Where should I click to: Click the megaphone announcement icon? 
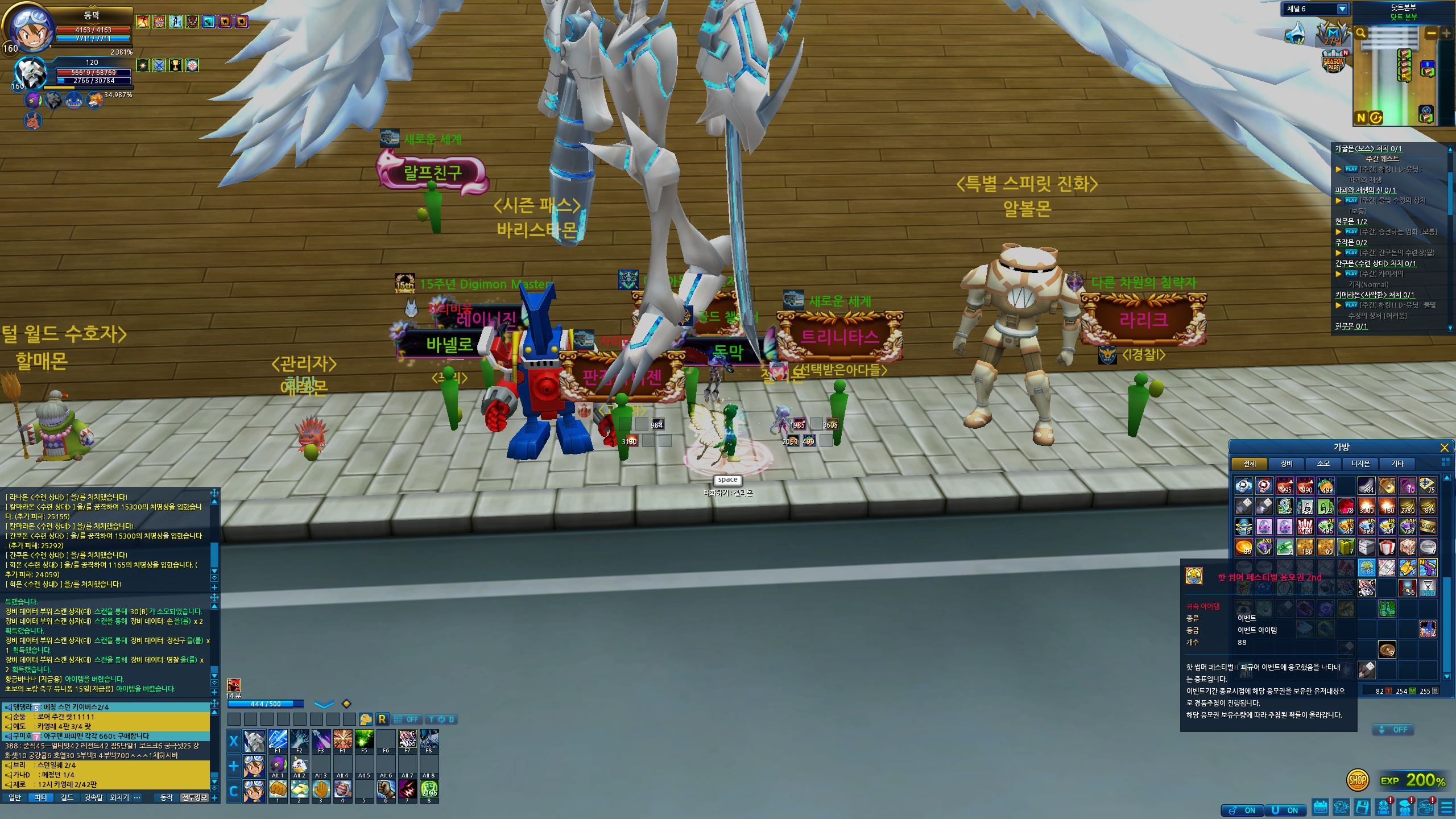[x=1297, y=33]
